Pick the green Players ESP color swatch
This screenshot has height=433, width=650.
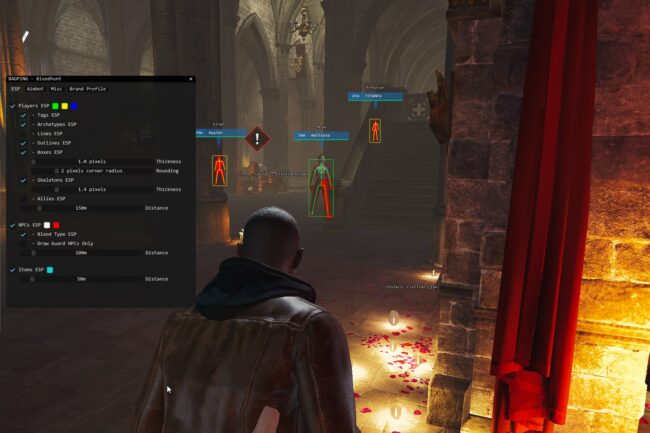tap(55, 106)
